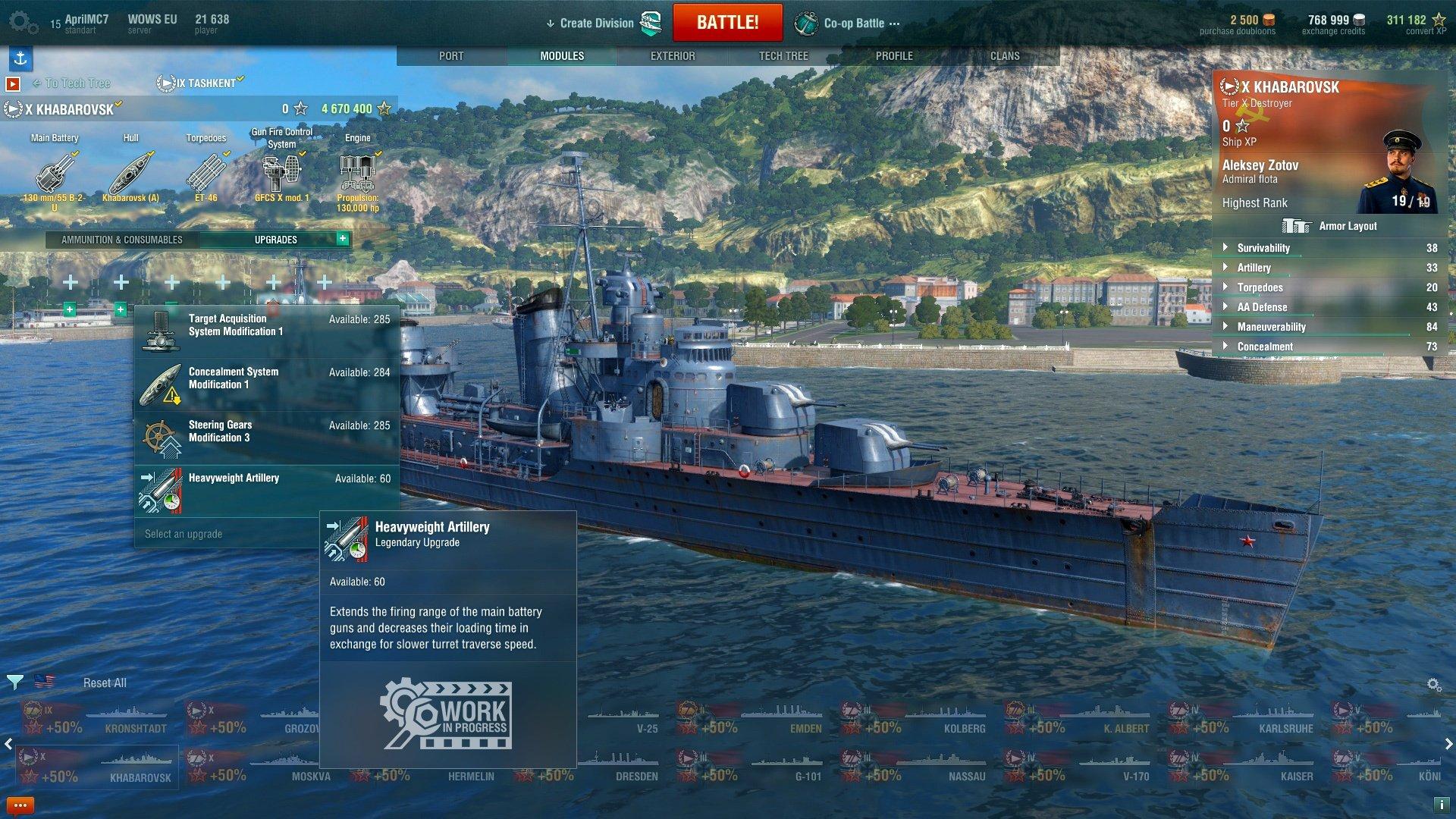This screenshot has width=1456, height=819.
Task: Reset all carousel filters
Action: [105, 683]
